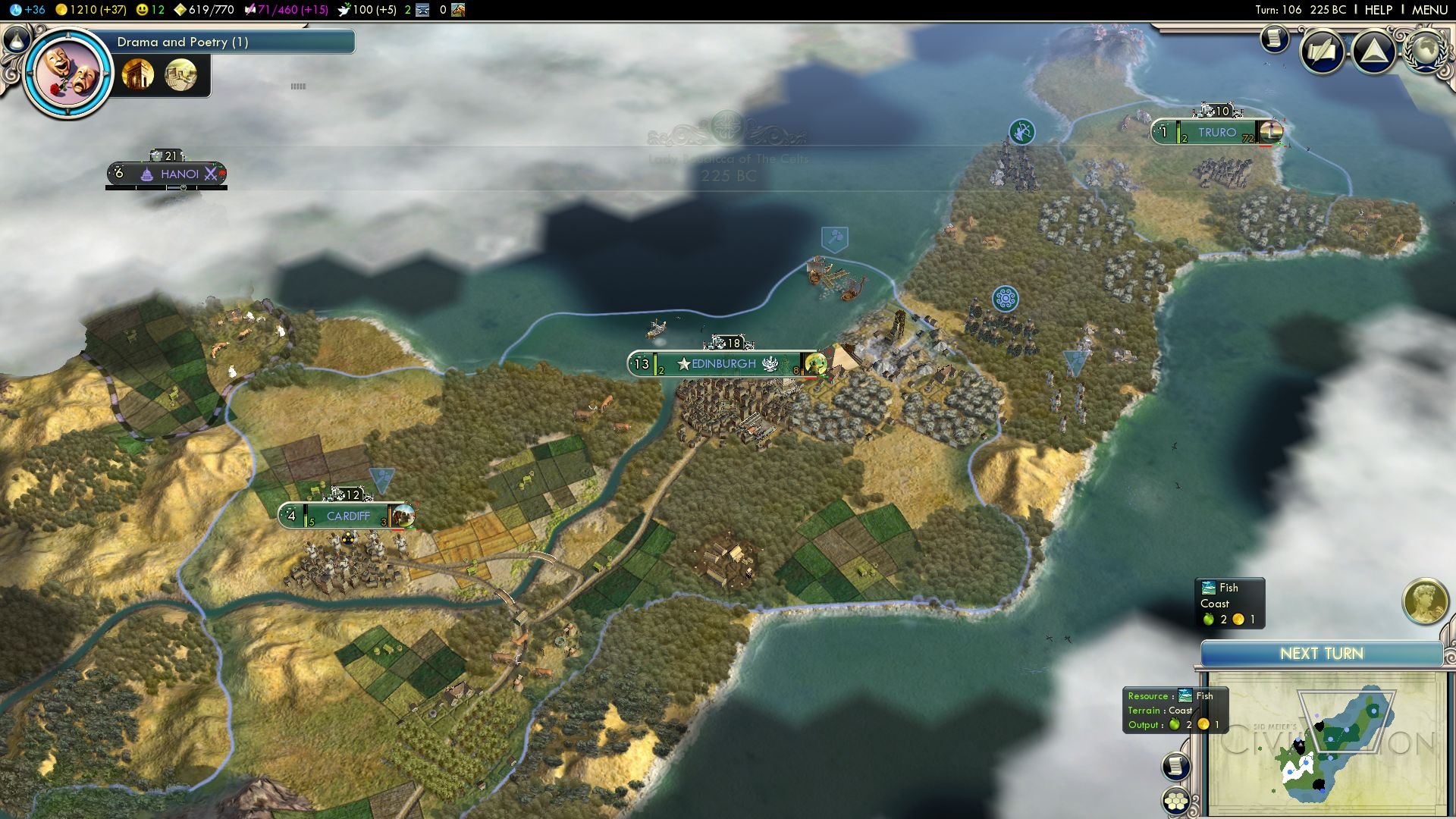Click the Hanoi city banner
Screen dimensions: 1456x819
click(179, 174)
